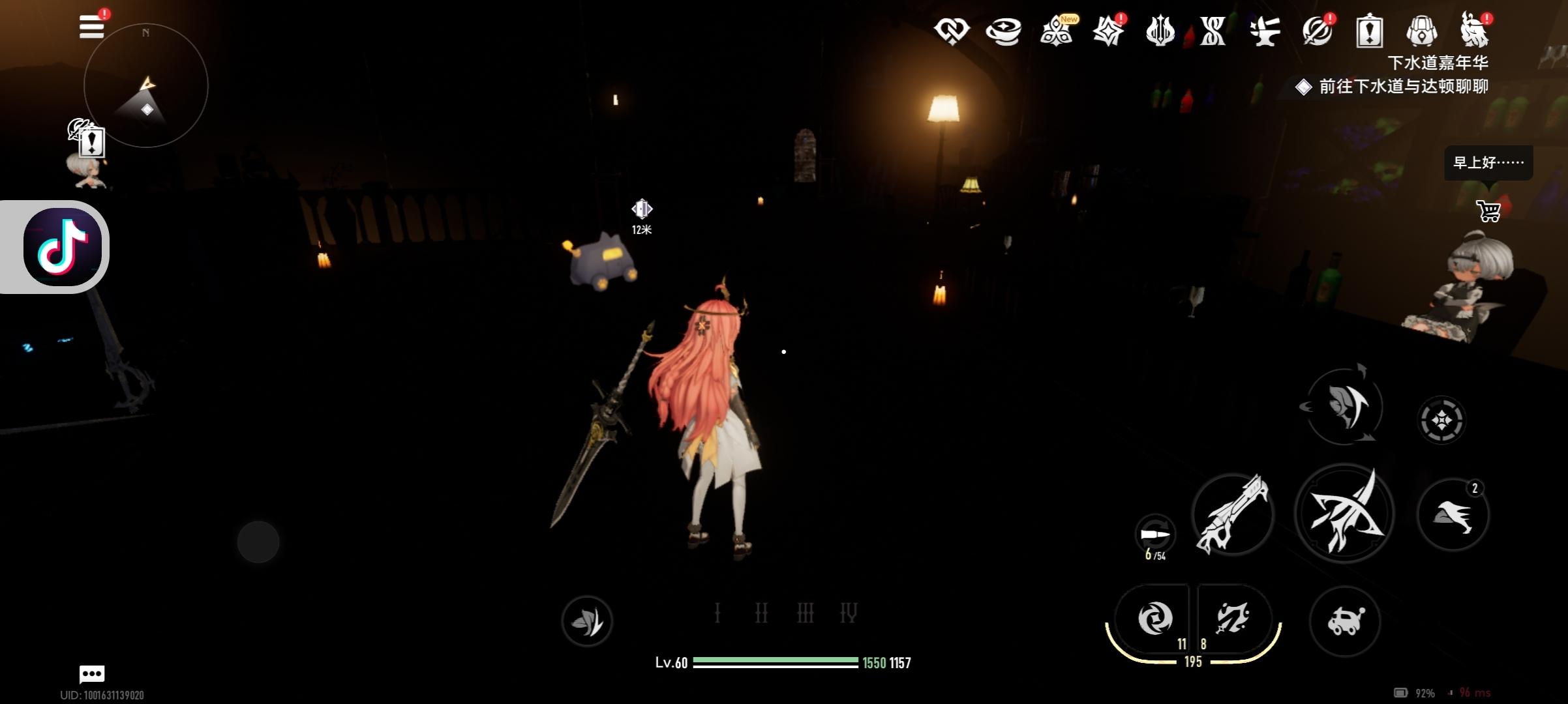Fire the ranged gun weapon button
The image size is (1568, 704).
(x=1233, y=514)
